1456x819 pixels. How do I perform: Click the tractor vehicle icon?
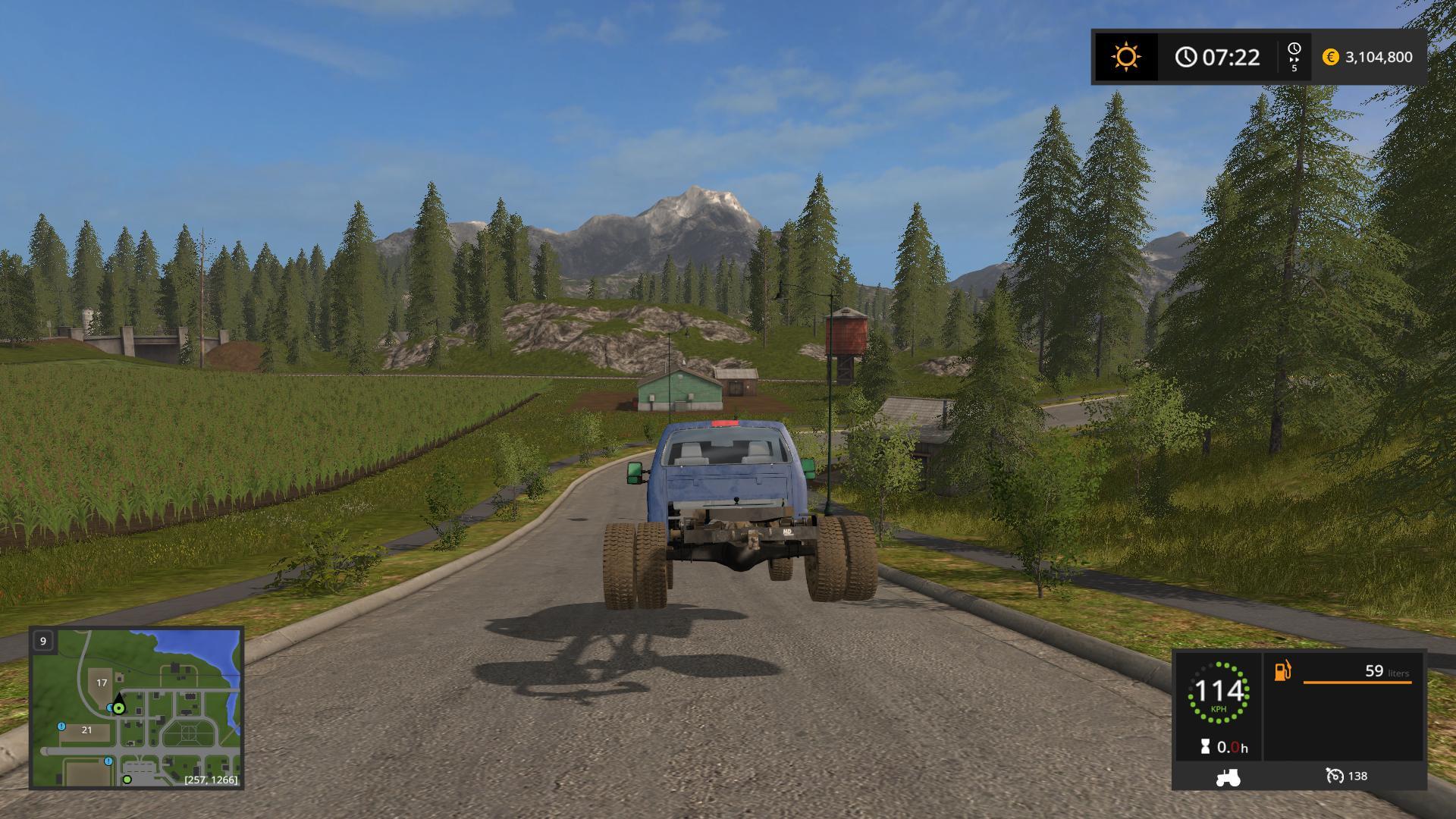[1227, 777]
